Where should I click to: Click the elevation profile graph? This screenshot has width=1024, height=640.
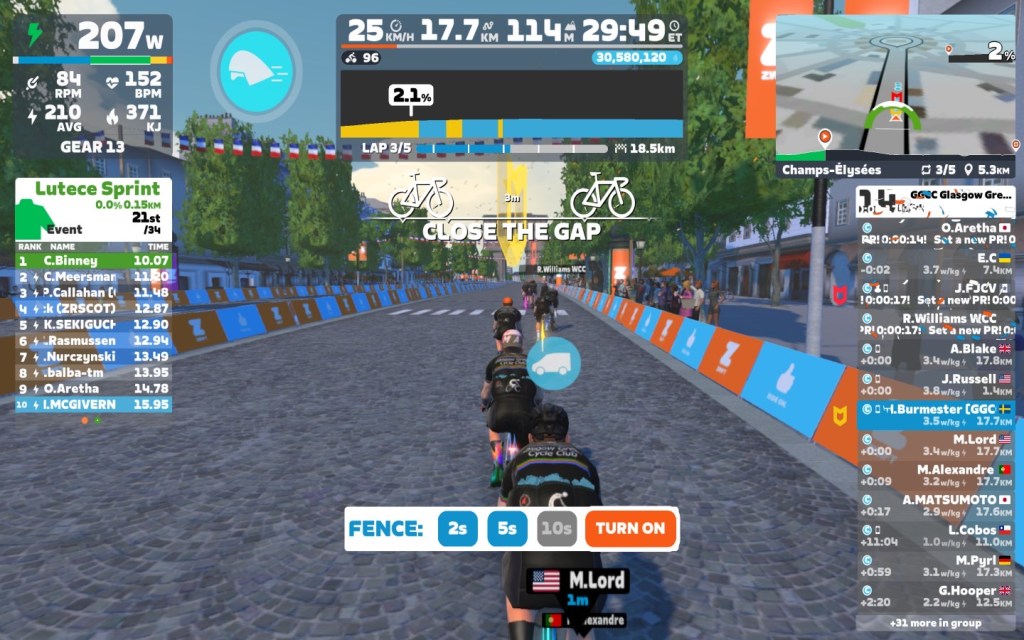511,106
